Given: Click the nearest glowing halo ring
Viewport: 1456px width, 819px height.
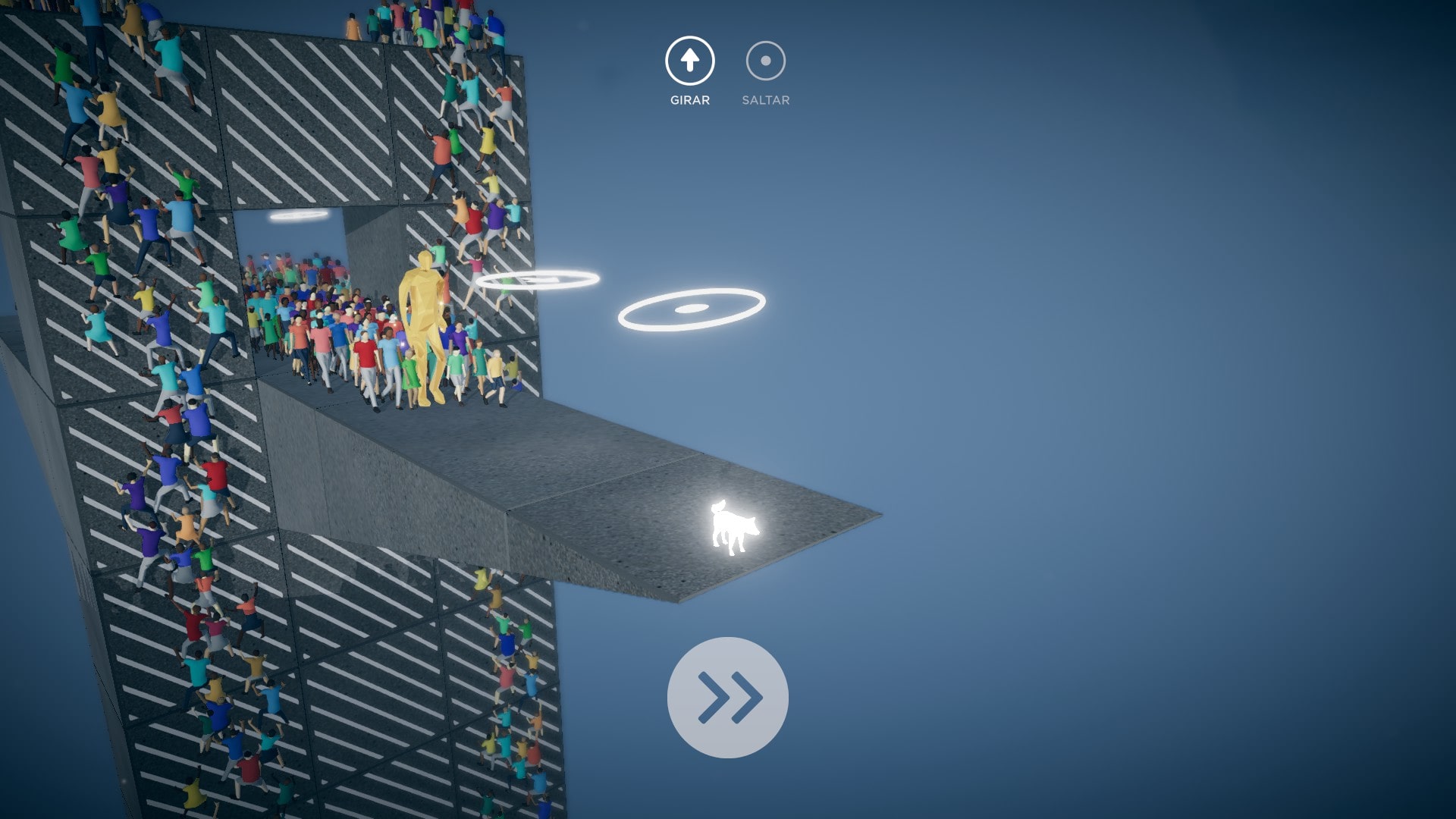Looking at the screenshot, I should (691, 308).
